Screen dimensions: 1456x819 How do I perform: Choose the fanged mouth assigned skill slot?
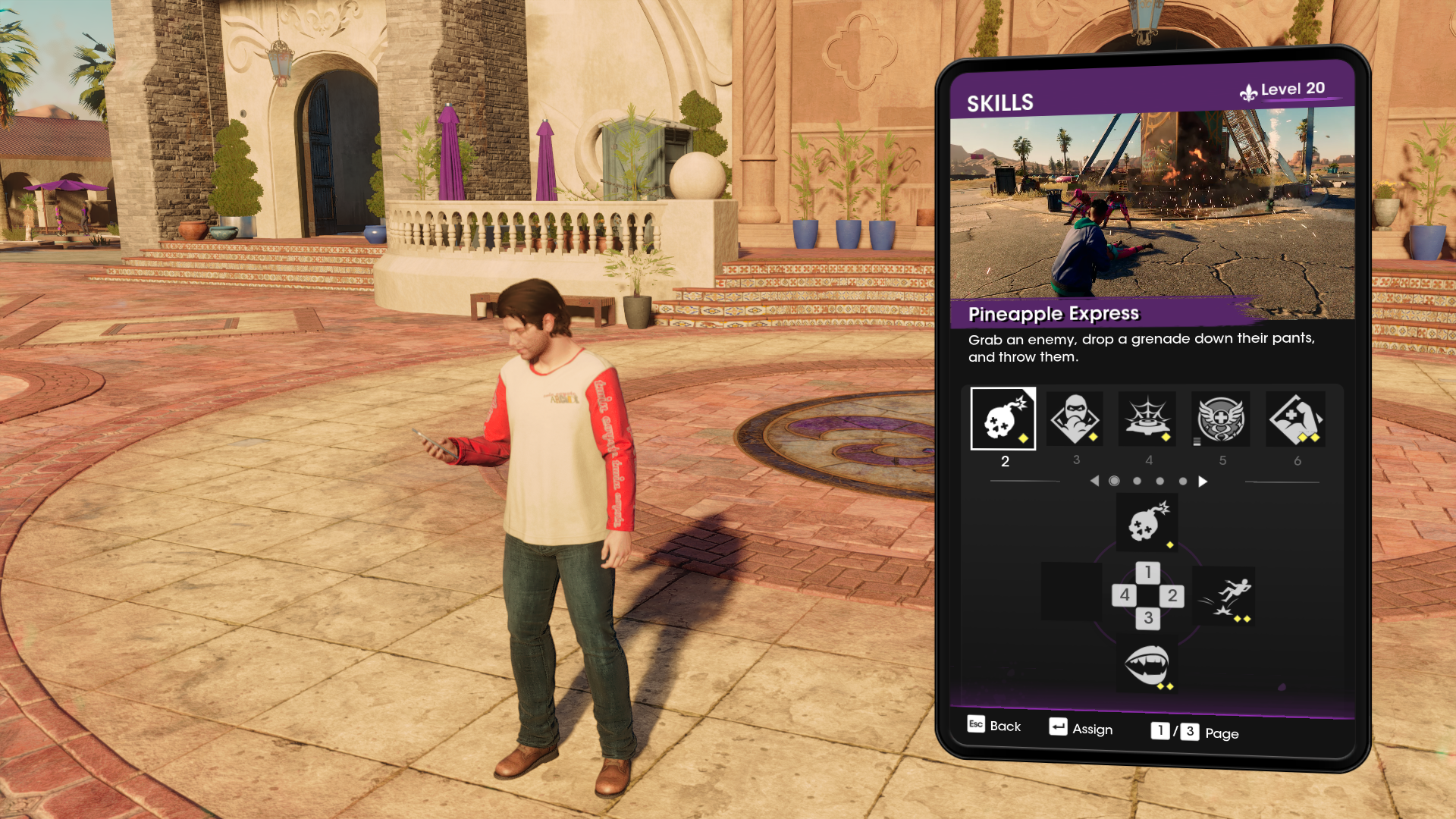click(1147, 665)
